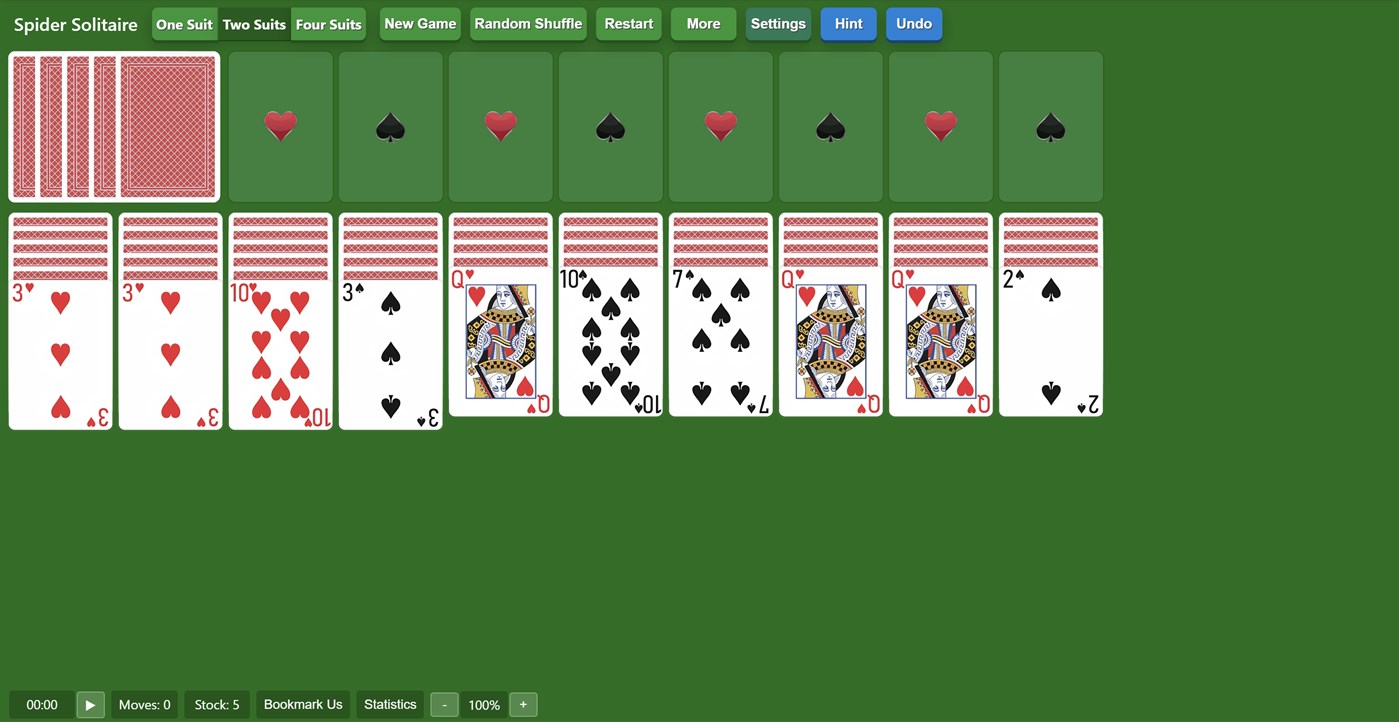Select the Two Suits mode
Screen dimensions: 1399x722
[x=254, y=24]
